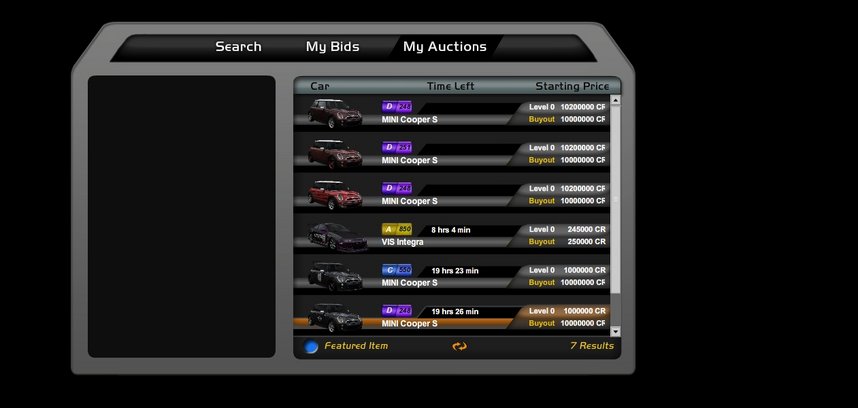This screenshot has height=408, width=858.
Task: Click the orange refresh arrows icon
Action: pyautogui.click(x=459, y=346)
